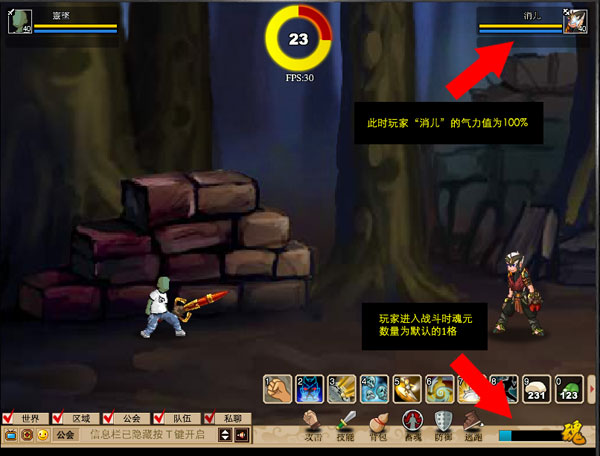Use the fist skill in slot 1
The image size is (600, 456).
click(278, 387)
